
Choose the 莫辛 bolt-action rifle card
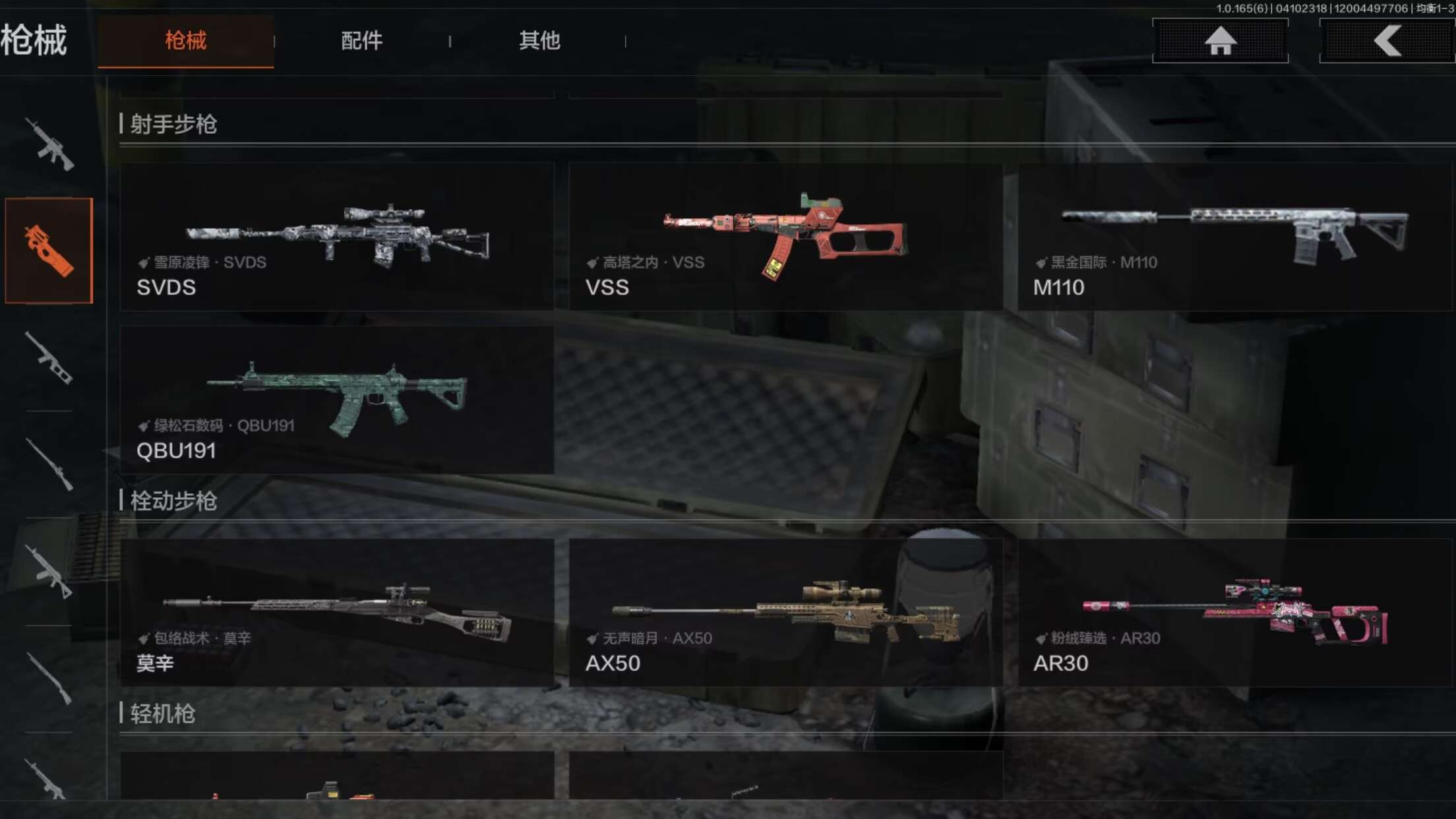(x=337, y=613)
